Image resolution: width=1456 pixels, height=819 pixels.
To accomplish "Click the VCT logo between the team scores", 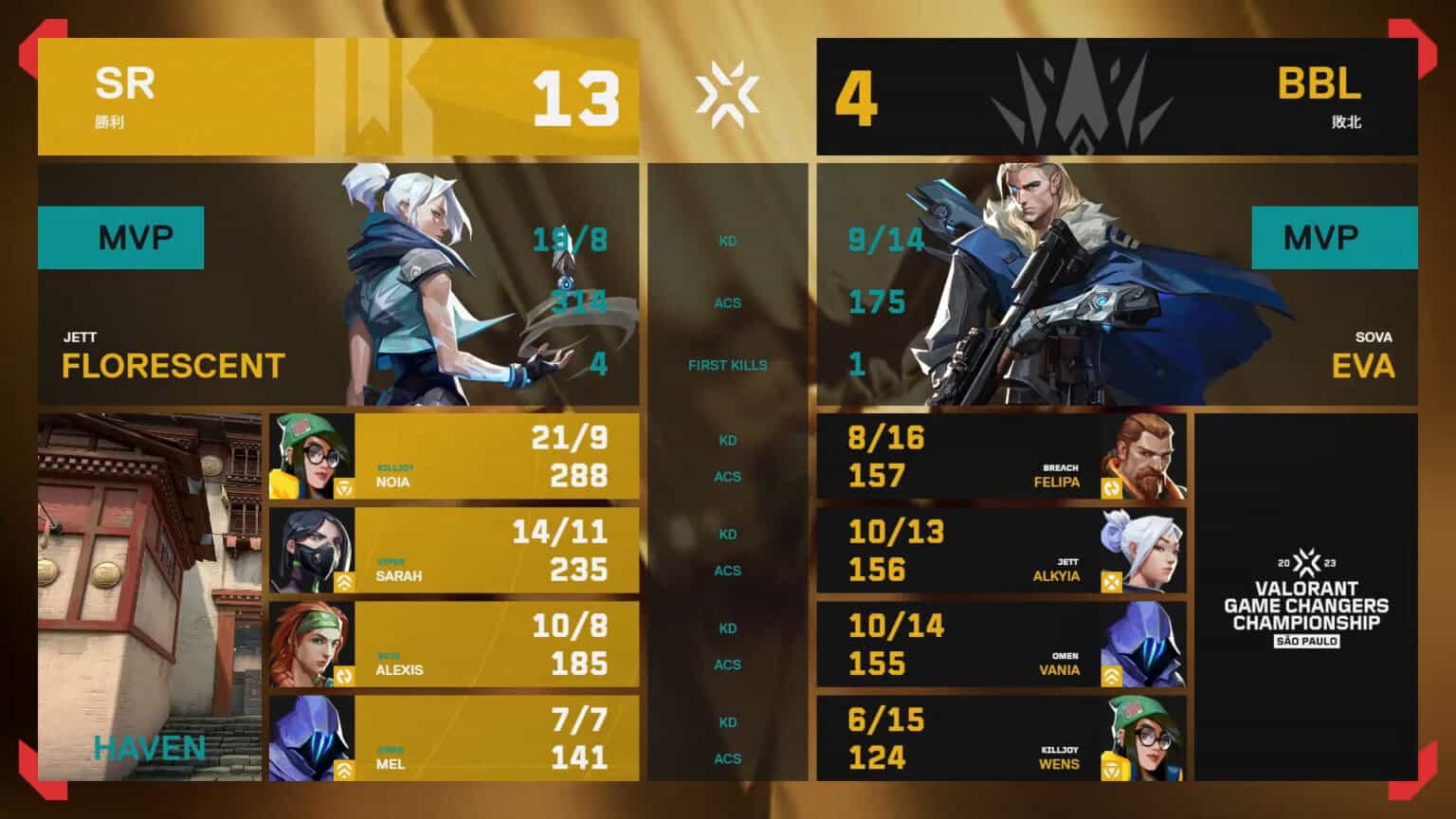I will pos(728,95).
